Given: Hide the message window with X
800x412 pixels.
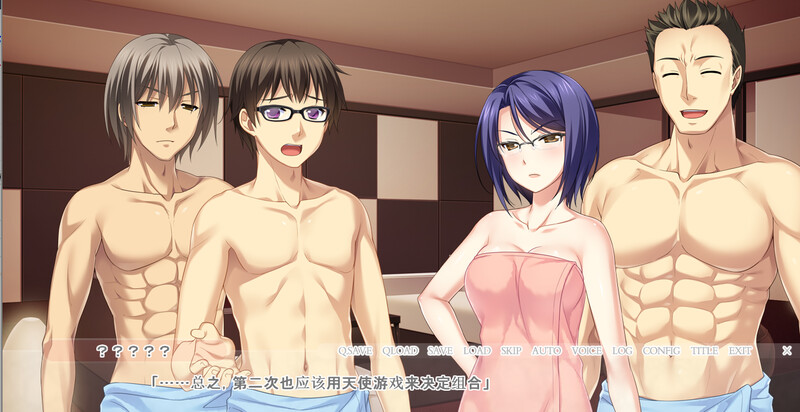Looking at the screenshot, I should coord(787,351).
